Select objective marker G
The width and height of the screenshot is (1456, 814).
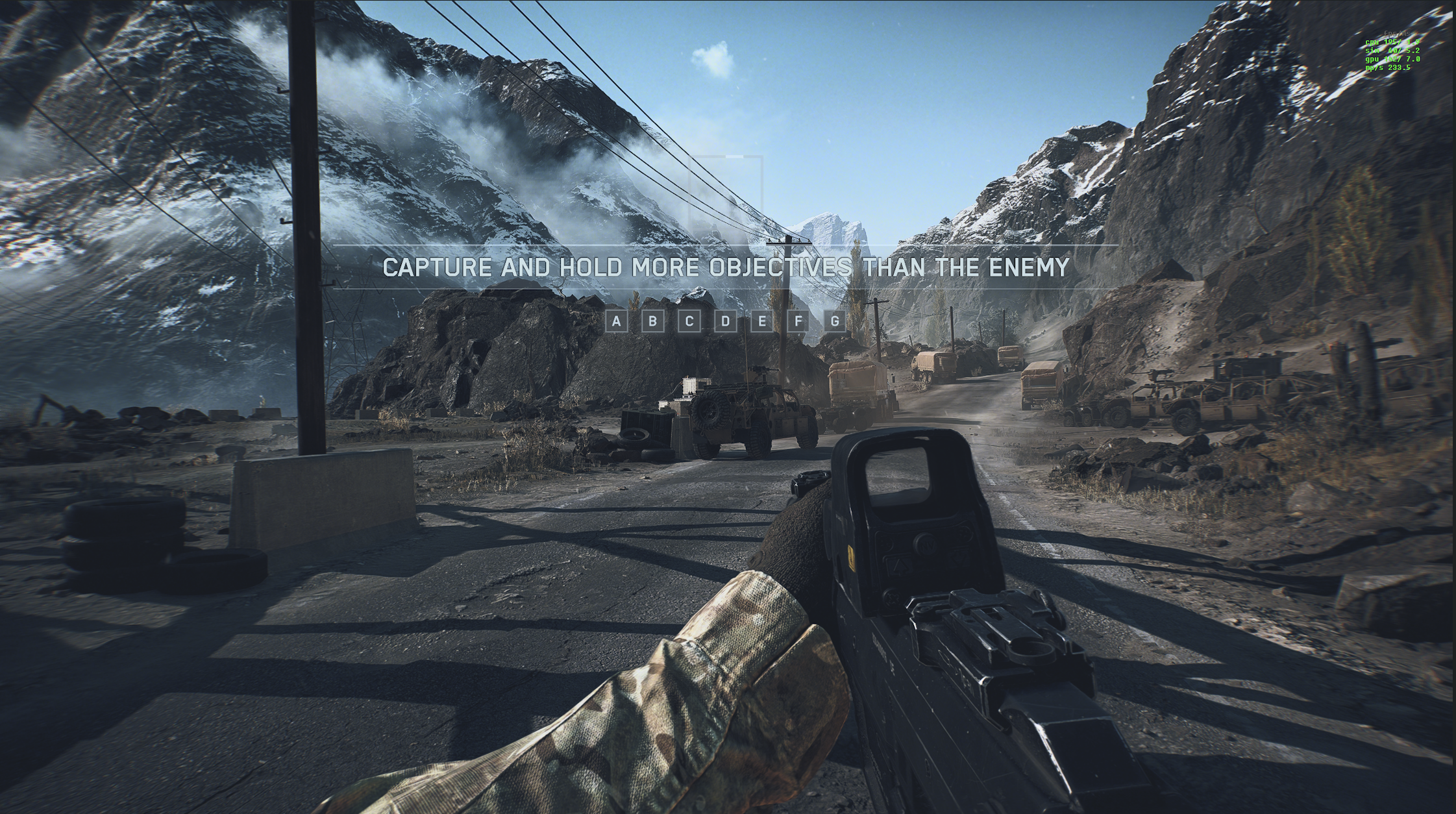[835, 321]
